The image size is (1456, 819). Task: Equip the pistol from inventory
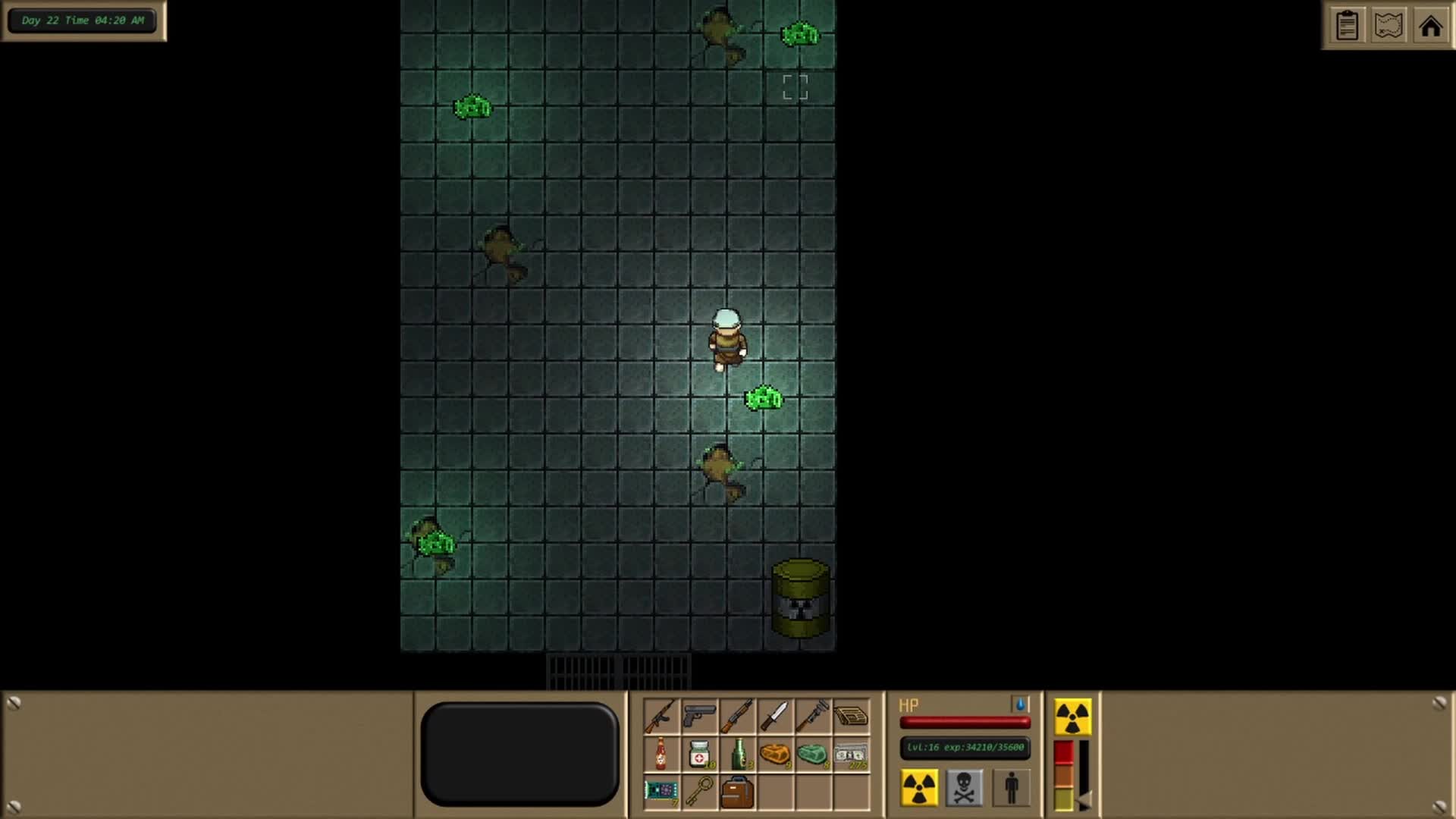click(698, 716)
